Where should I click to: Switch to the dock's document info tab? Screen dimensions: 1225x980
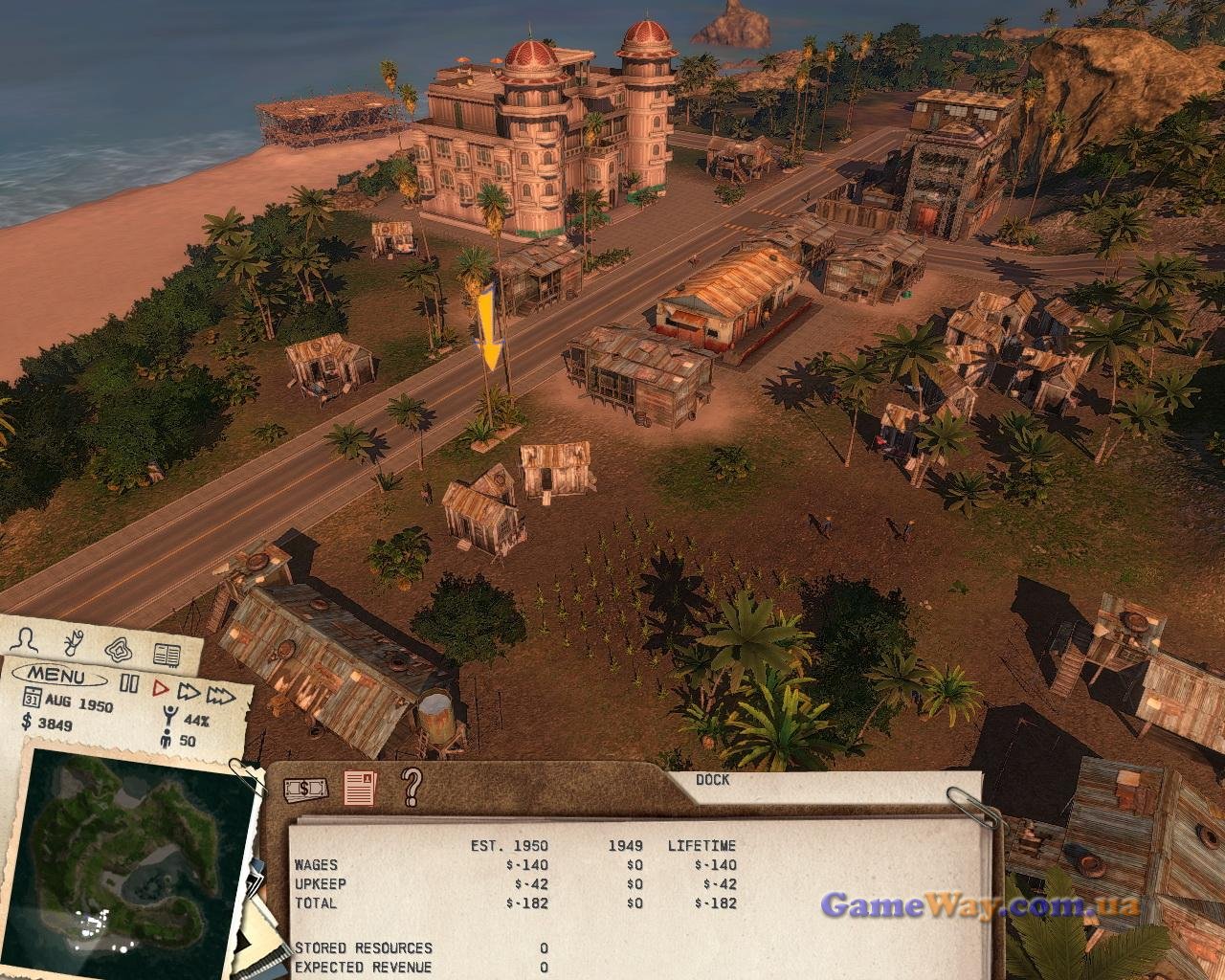(361, 788)
